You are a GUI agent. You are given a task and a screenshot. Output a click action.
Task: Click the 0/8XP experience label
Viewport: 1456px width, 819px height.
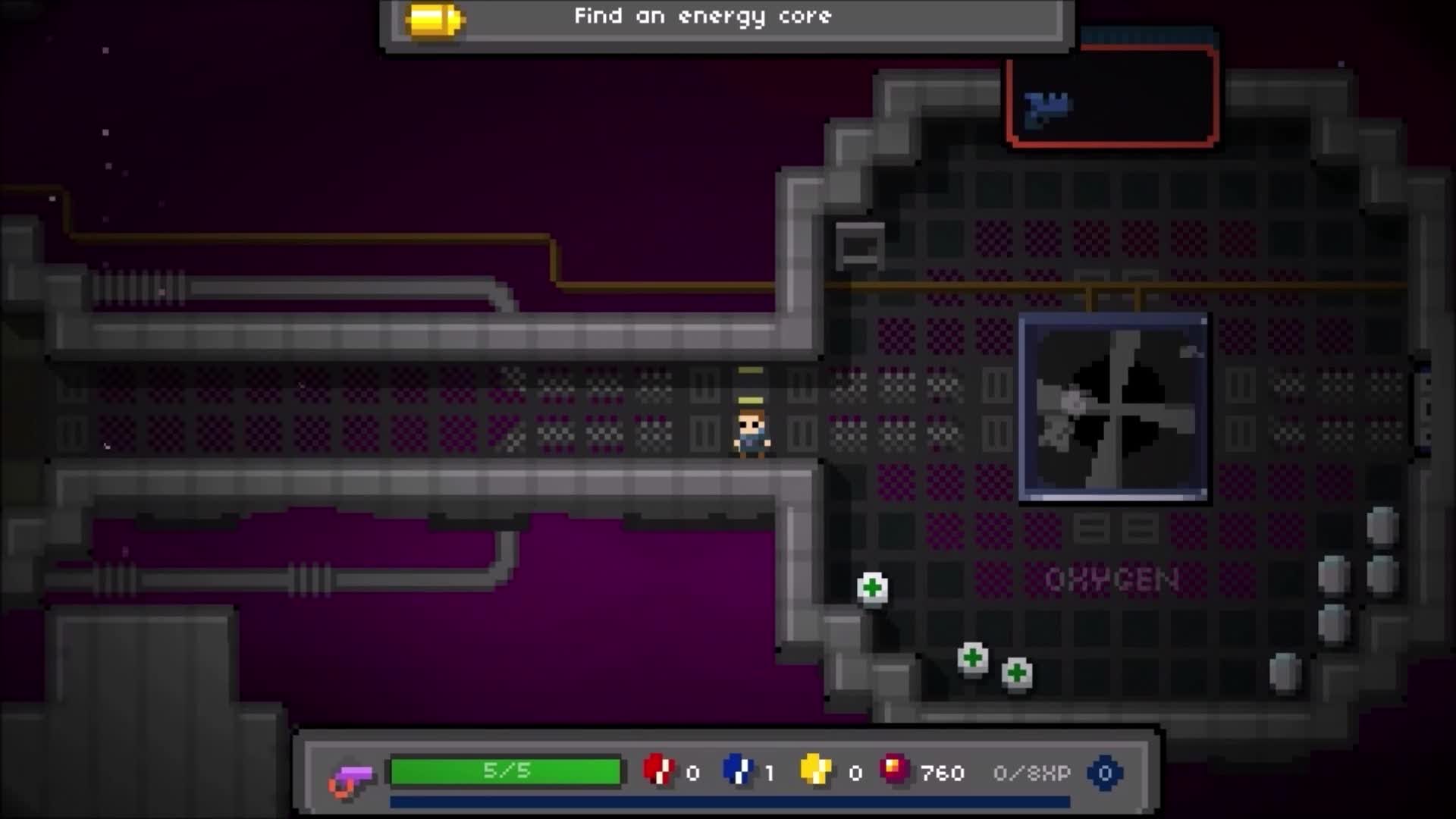1029,773
